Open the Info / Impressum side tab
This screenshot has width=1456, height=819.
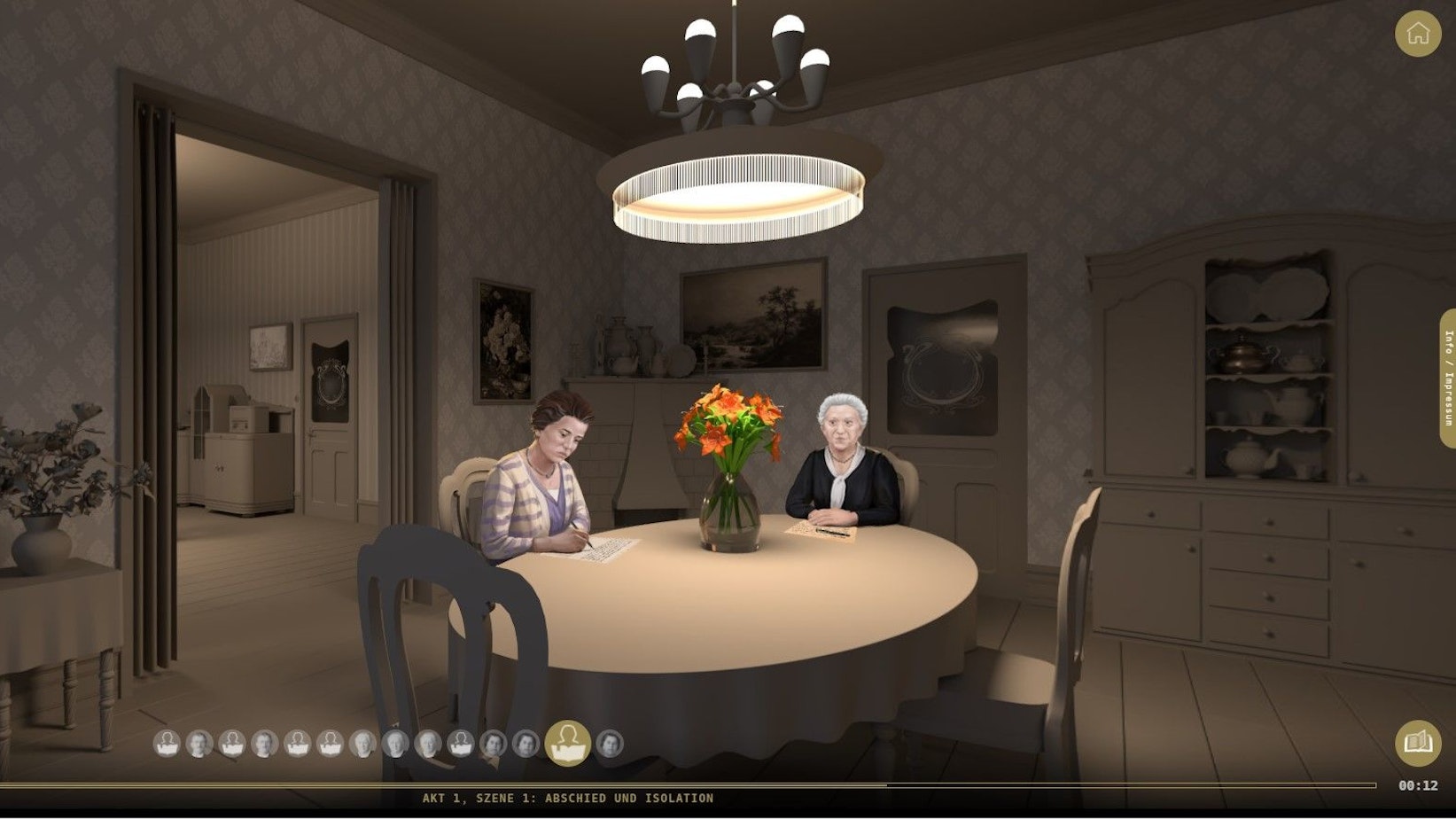click(x=1448, y=378)
